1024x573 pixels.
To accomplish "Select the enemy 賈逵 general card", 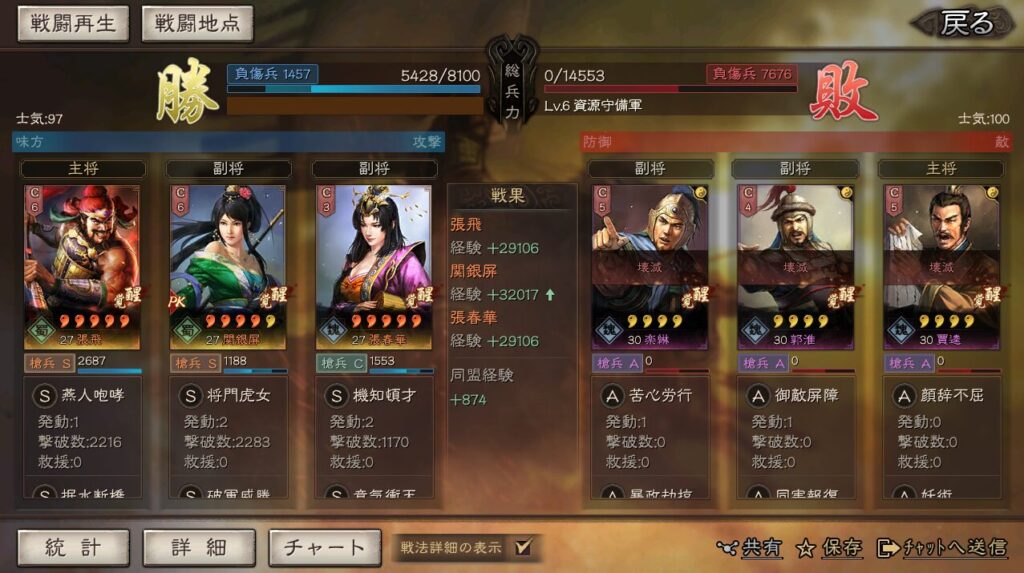I will click(x=941, y=265).
